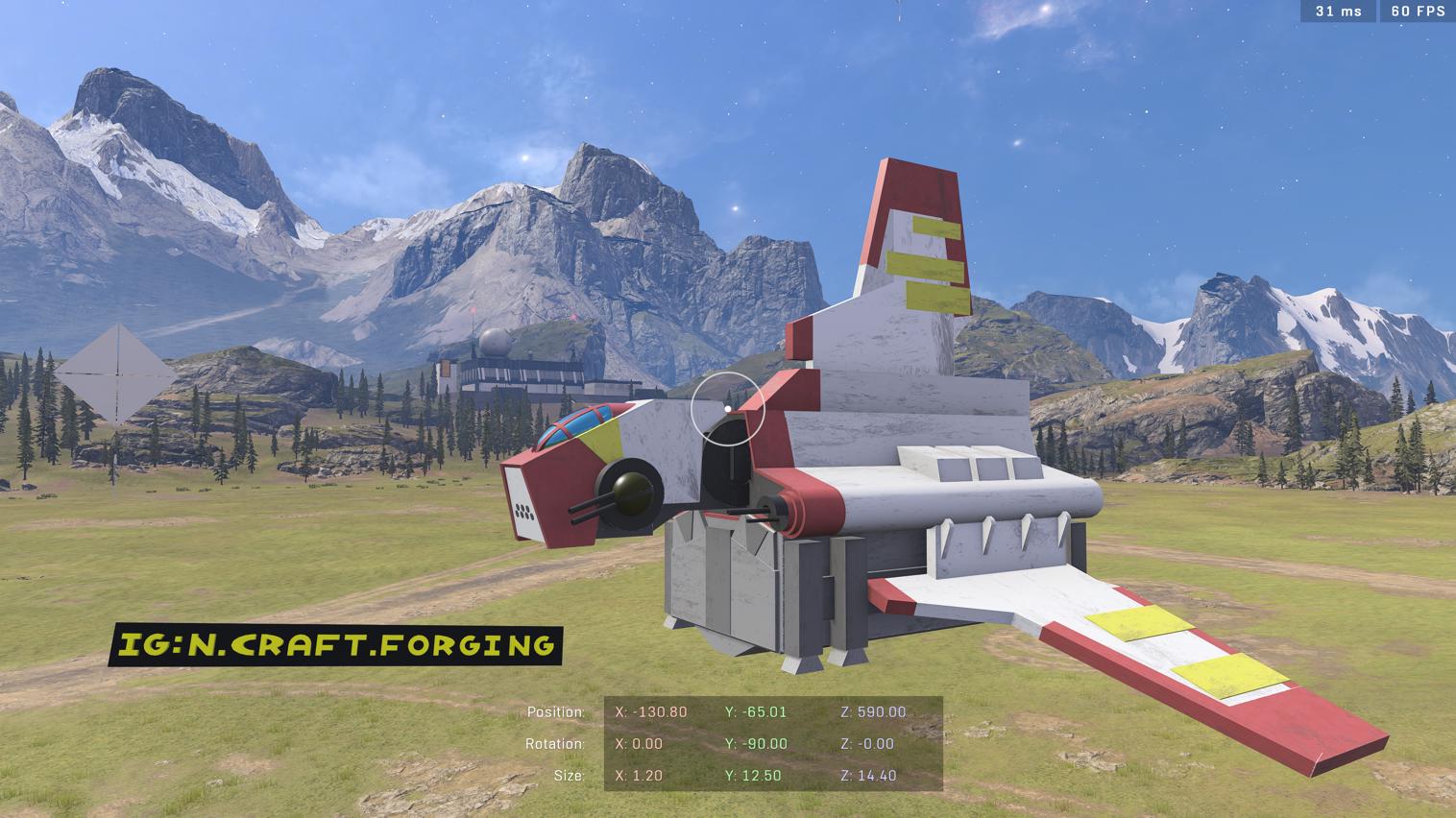The image size is (1456, 818).
Task: Click the Position X value -130.80
Action: 649,712
